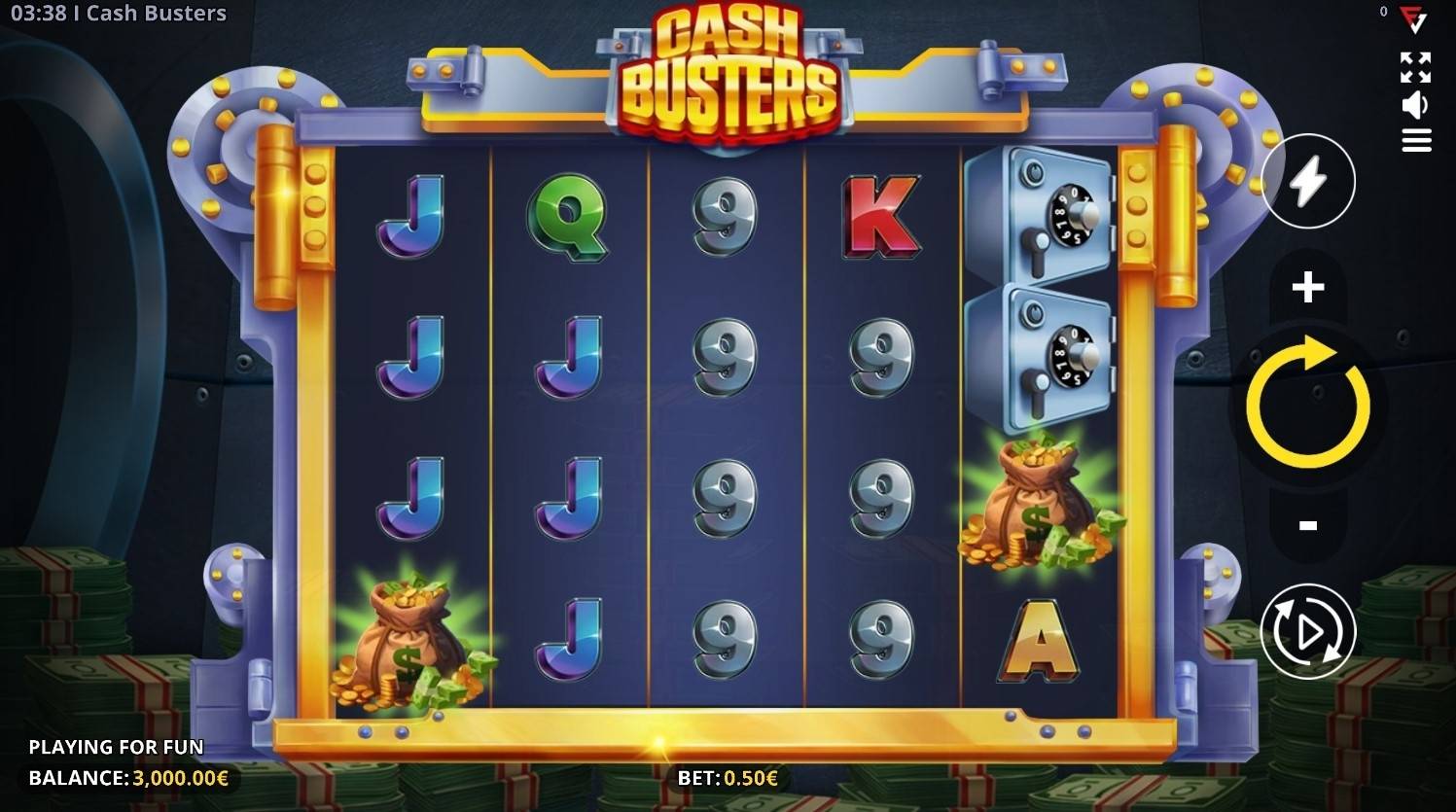Open the hamburger game menu
The image size is (1456, 812).
pos(1416,139)
